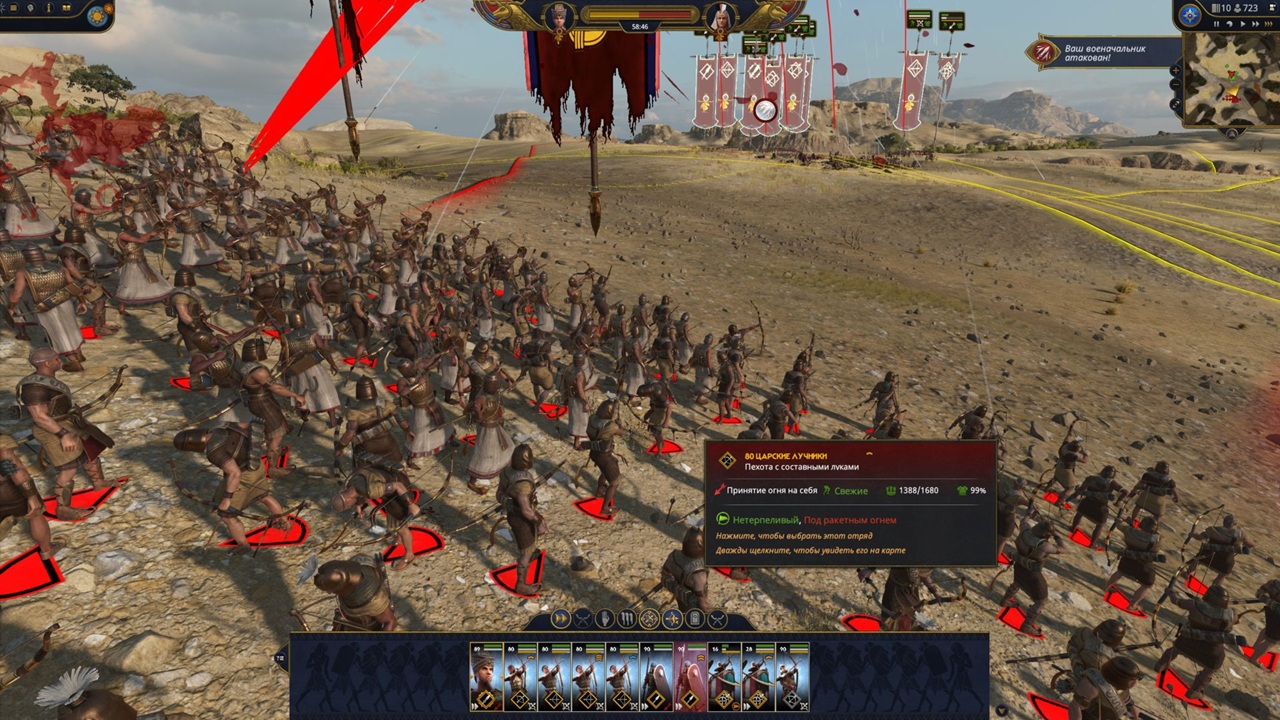Click the sun weather icon

[x=98, y=16]
